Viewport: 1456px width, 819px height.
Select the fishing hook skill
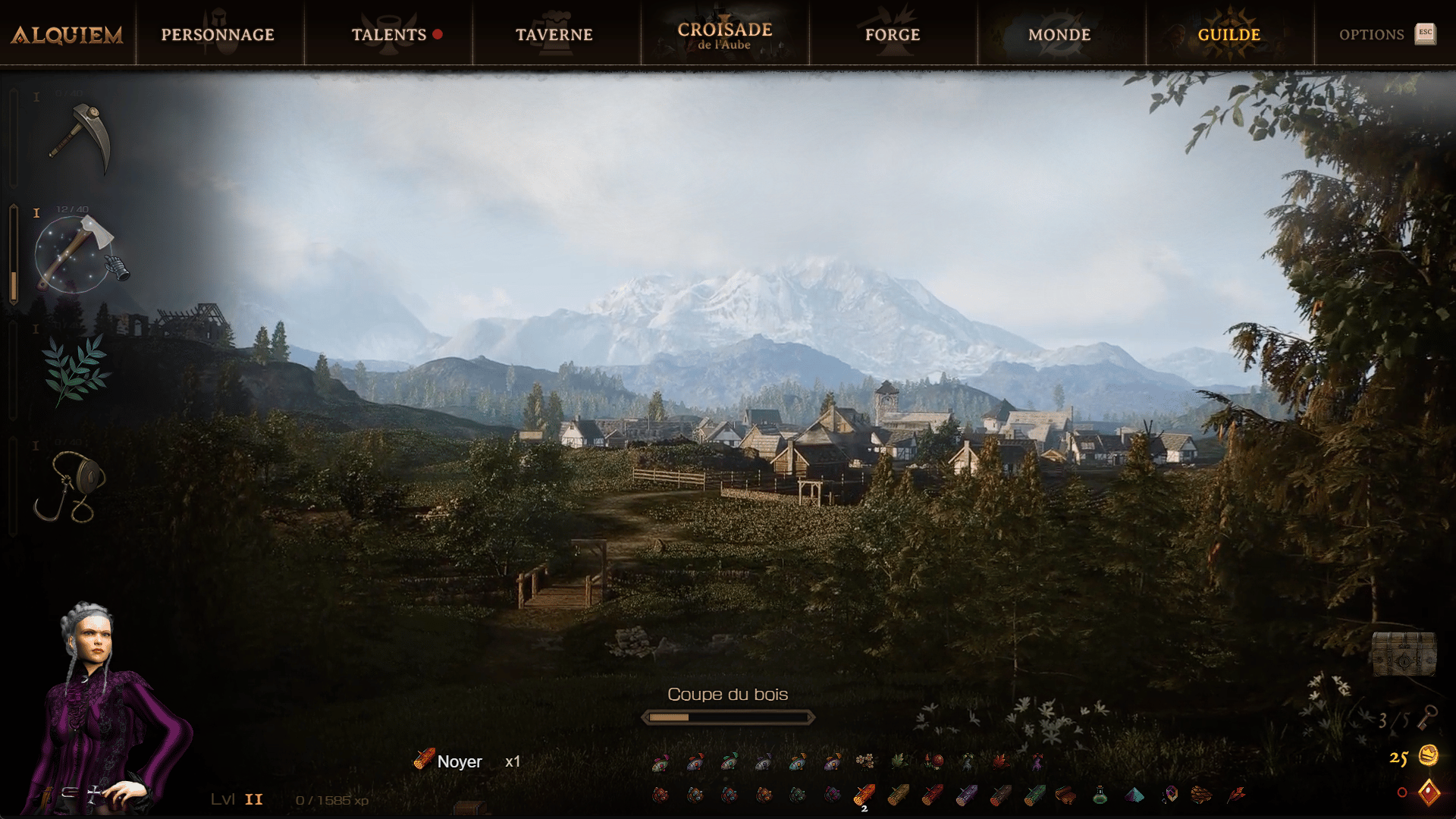point(71,486)
